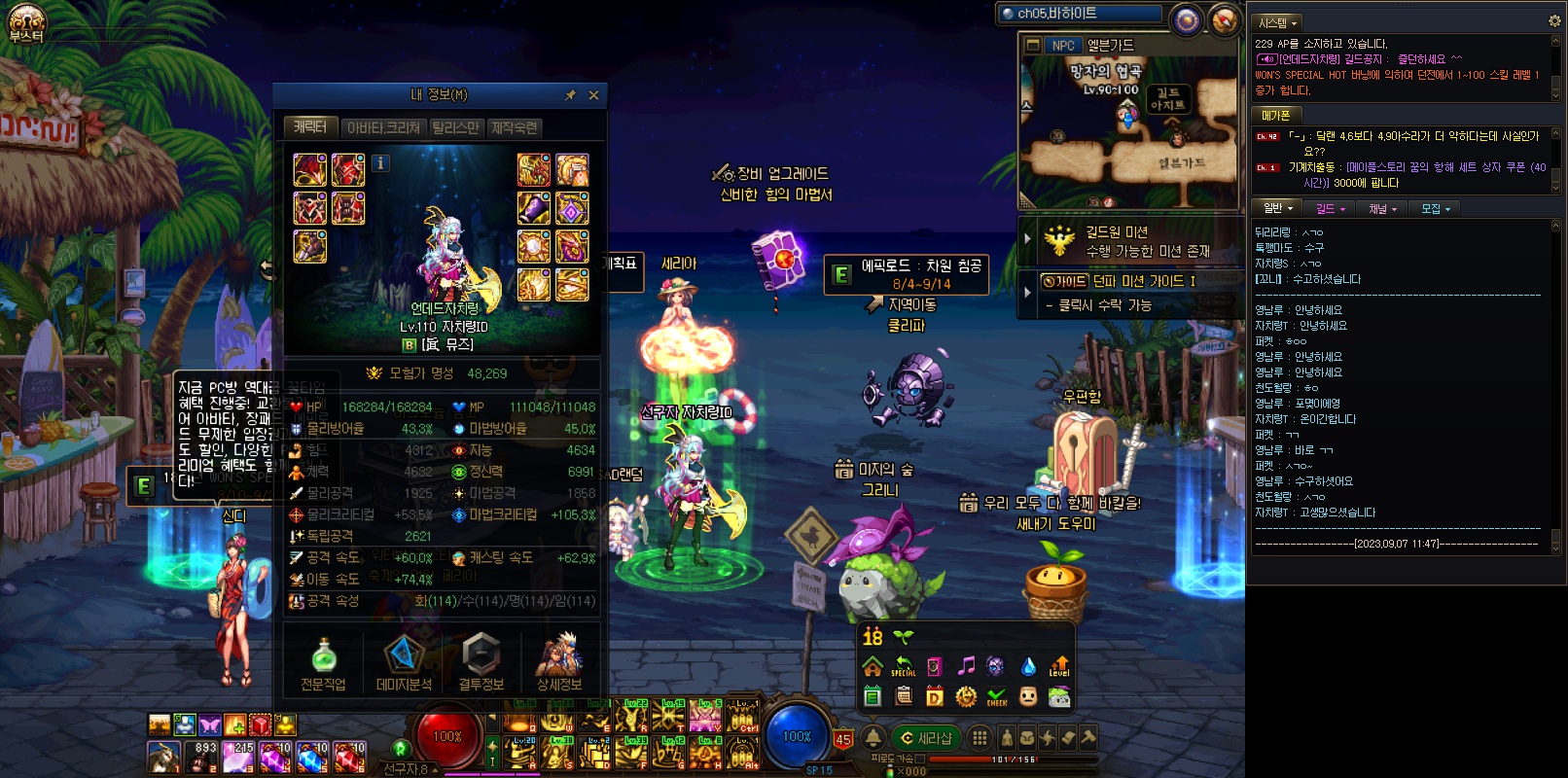Close the 내 정보 character window
The width and height of the screenshot is (1568, 778).
click(593, 95)
